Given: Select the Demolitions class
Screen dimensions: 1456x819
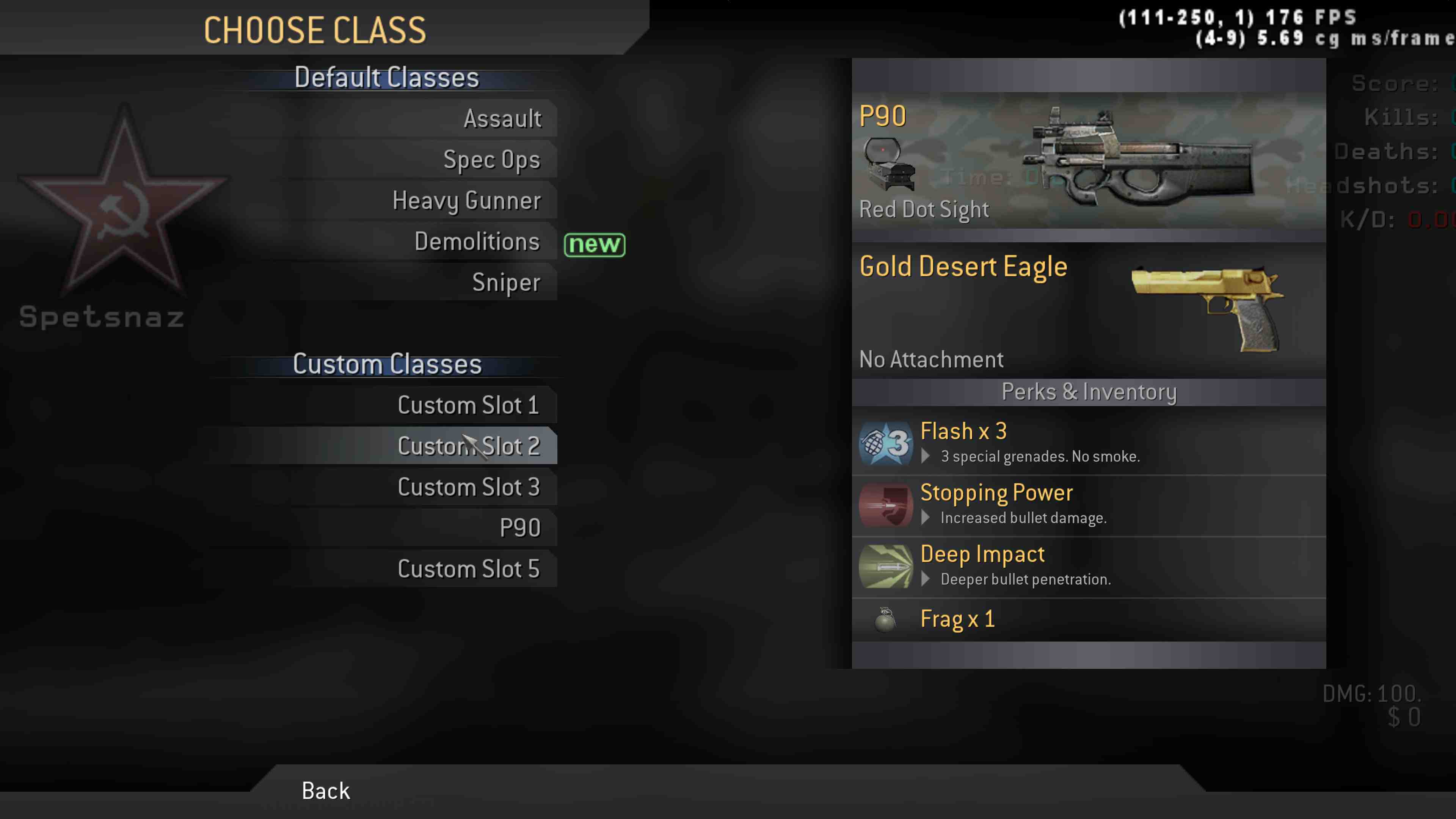Looking at the screenshot, I should [x=477, y=242].
